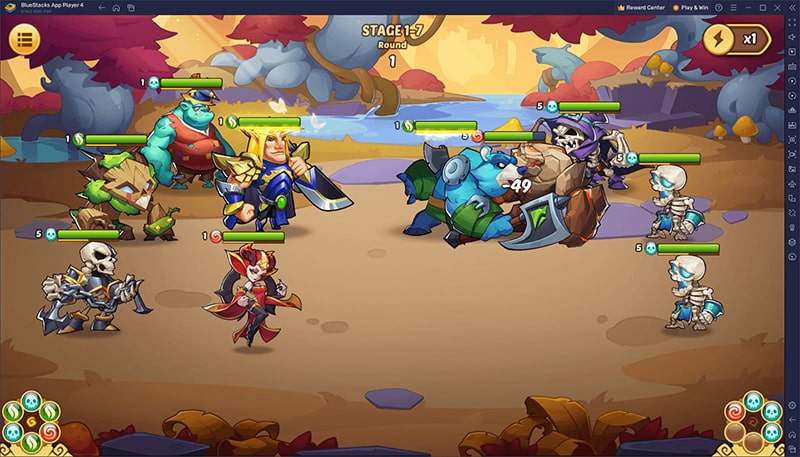Screen dimensions: 800x457
Task: Open your team's faction aura wheel
Action: 30,421
